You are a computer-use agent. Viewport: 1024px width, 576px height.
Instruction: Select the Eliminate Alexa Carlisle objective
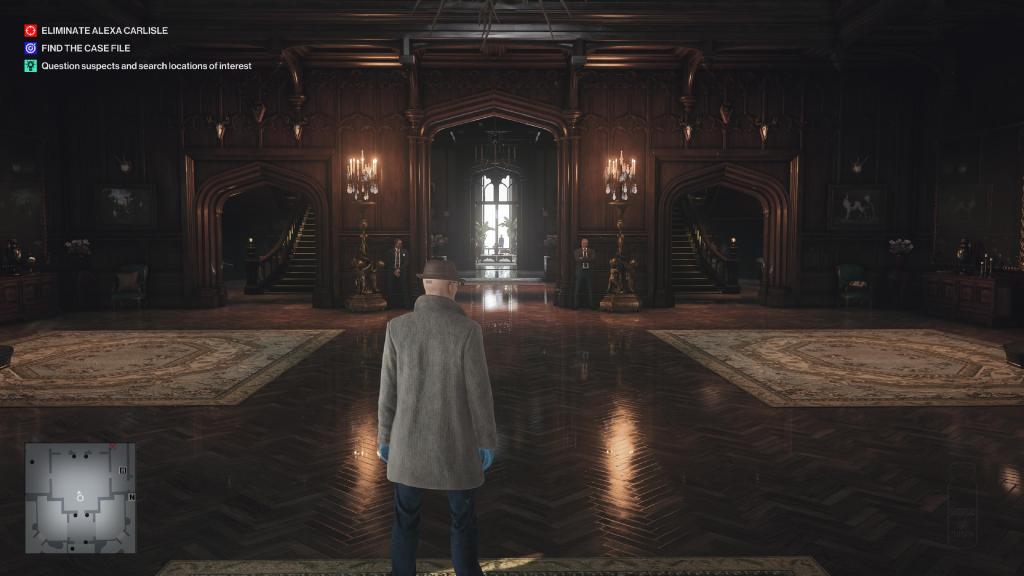click(x=104, y=31)
